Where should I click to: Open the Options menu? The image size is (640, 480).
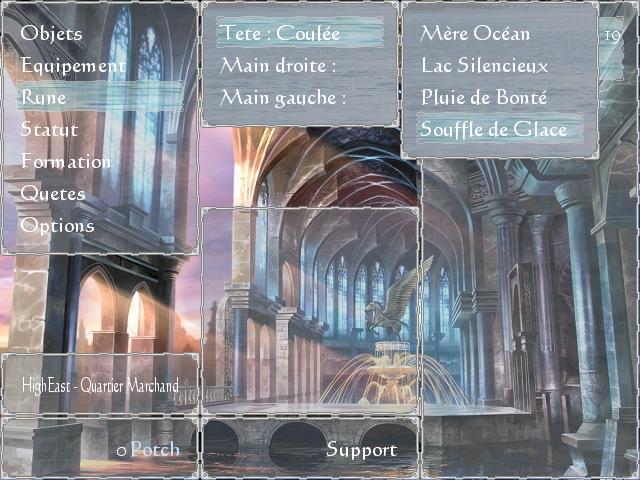coord(57,226)
